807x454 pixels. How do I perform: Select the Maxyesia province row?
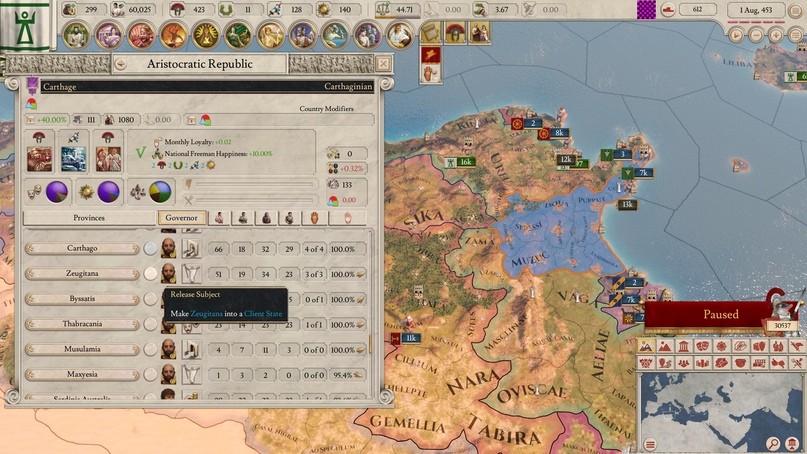tap(82, 375)
